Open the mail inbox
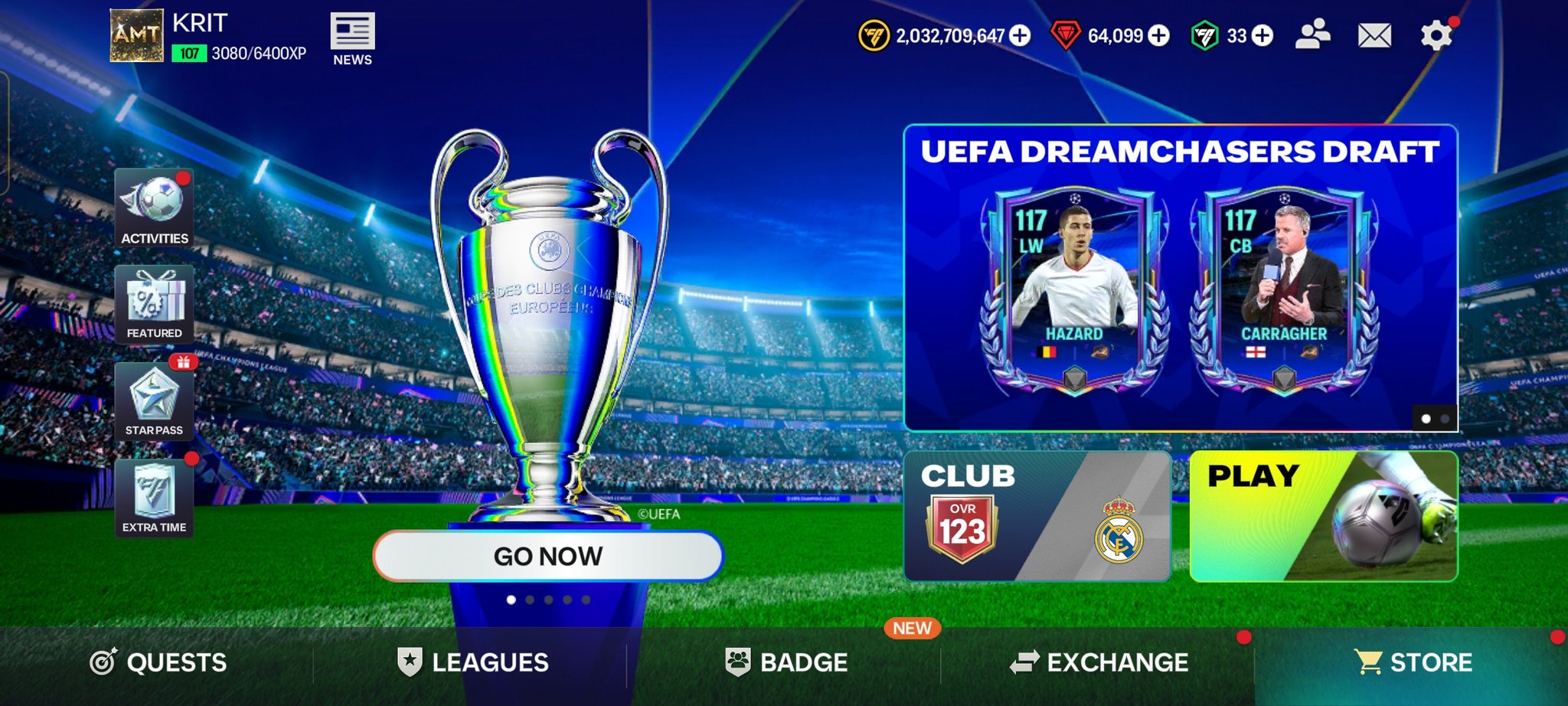This screenshot has width=1568, height=706. click(x=1374, y=35)
